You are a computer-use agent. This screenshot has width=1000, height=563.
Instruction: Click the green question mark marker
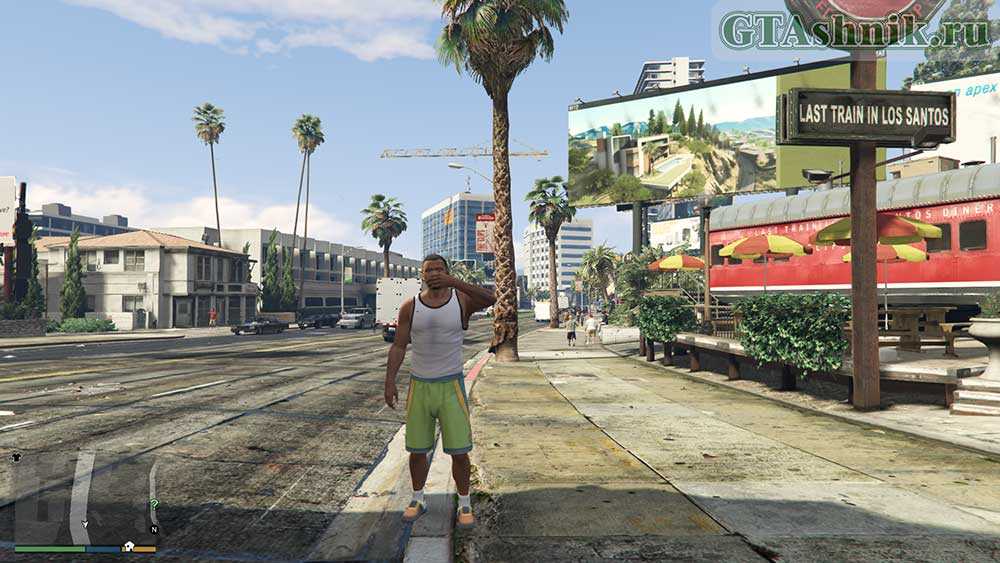tap(153, 505)
